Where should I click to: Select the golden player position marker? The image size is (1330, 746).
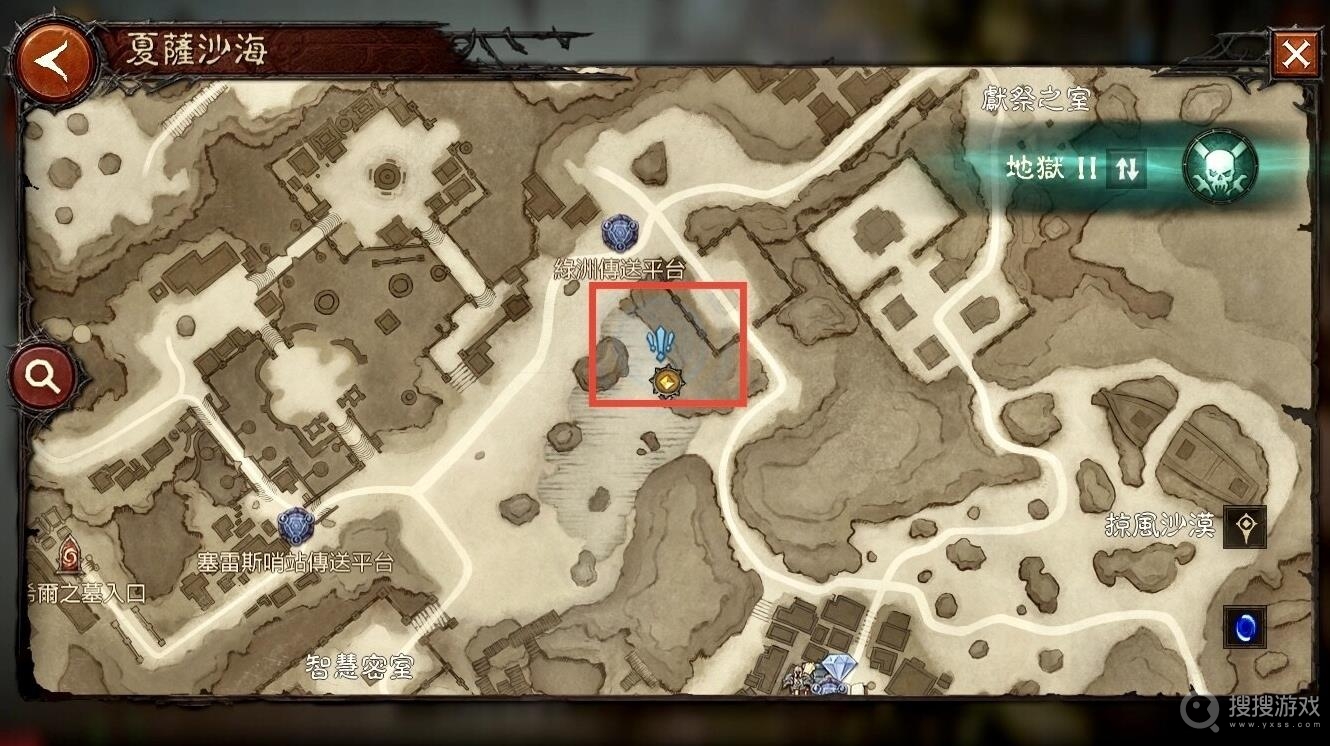663,381
